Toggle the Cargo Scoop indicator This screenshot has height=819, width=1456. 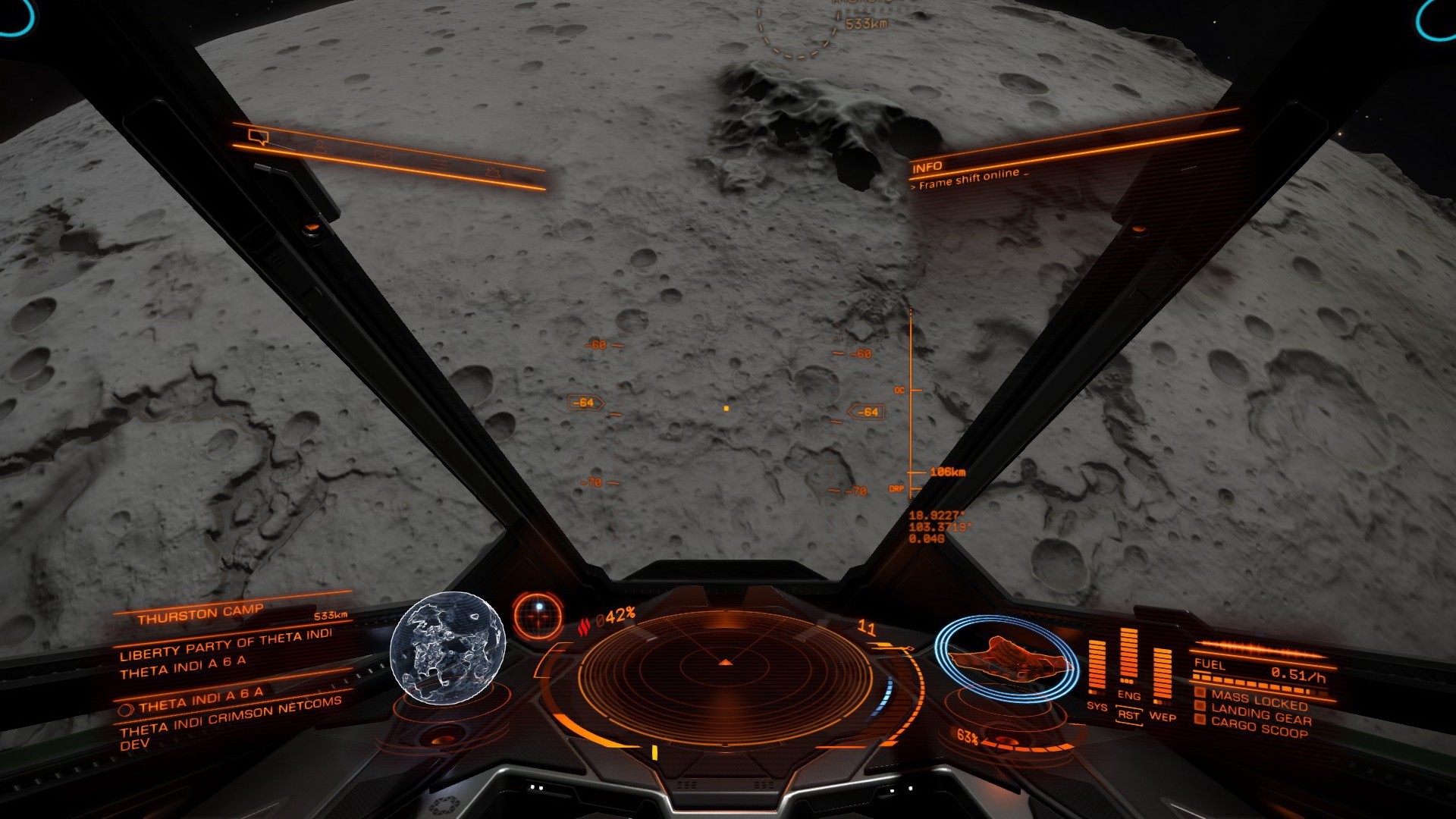(1258, 727)
